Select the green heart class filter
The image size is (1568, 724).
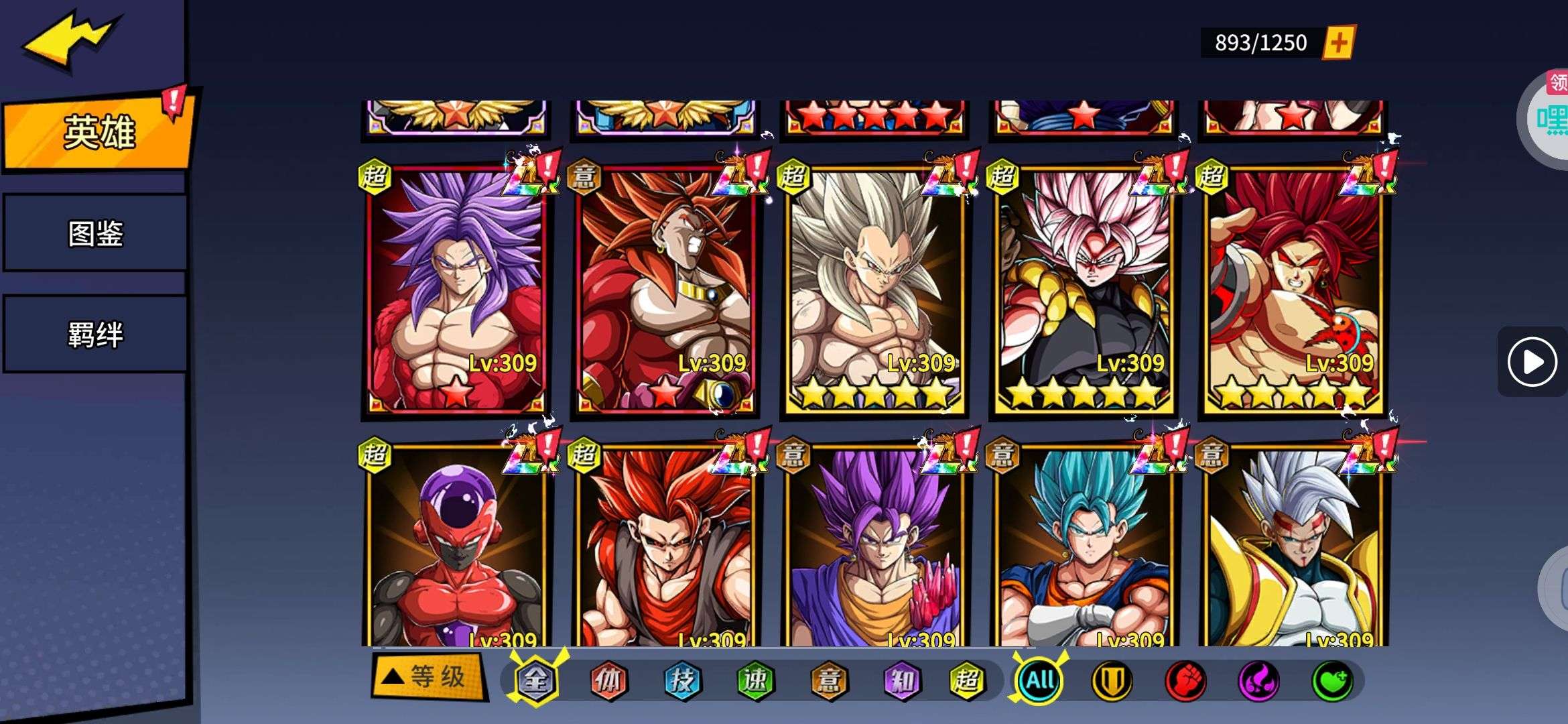click(x=1331, y=680)
